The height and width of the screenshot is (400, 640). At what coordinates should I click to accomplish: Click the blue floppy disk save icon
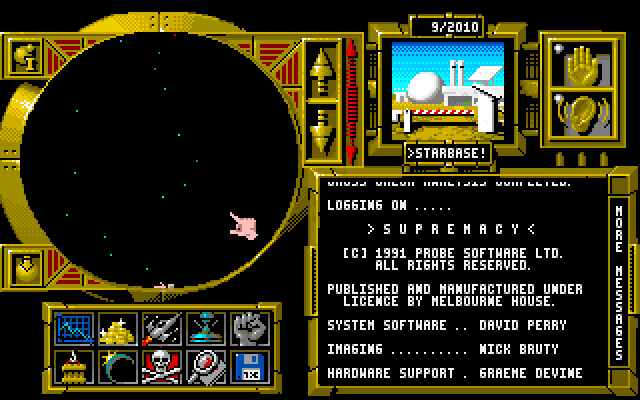click(x=248, y=367)
